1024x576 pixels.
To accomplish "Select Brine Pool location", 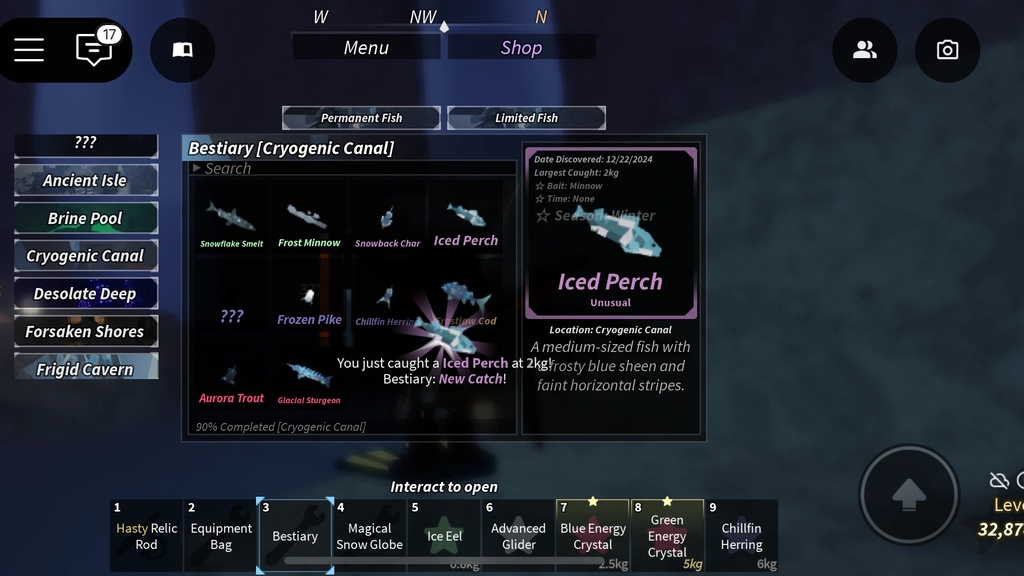I will (86, 218).
